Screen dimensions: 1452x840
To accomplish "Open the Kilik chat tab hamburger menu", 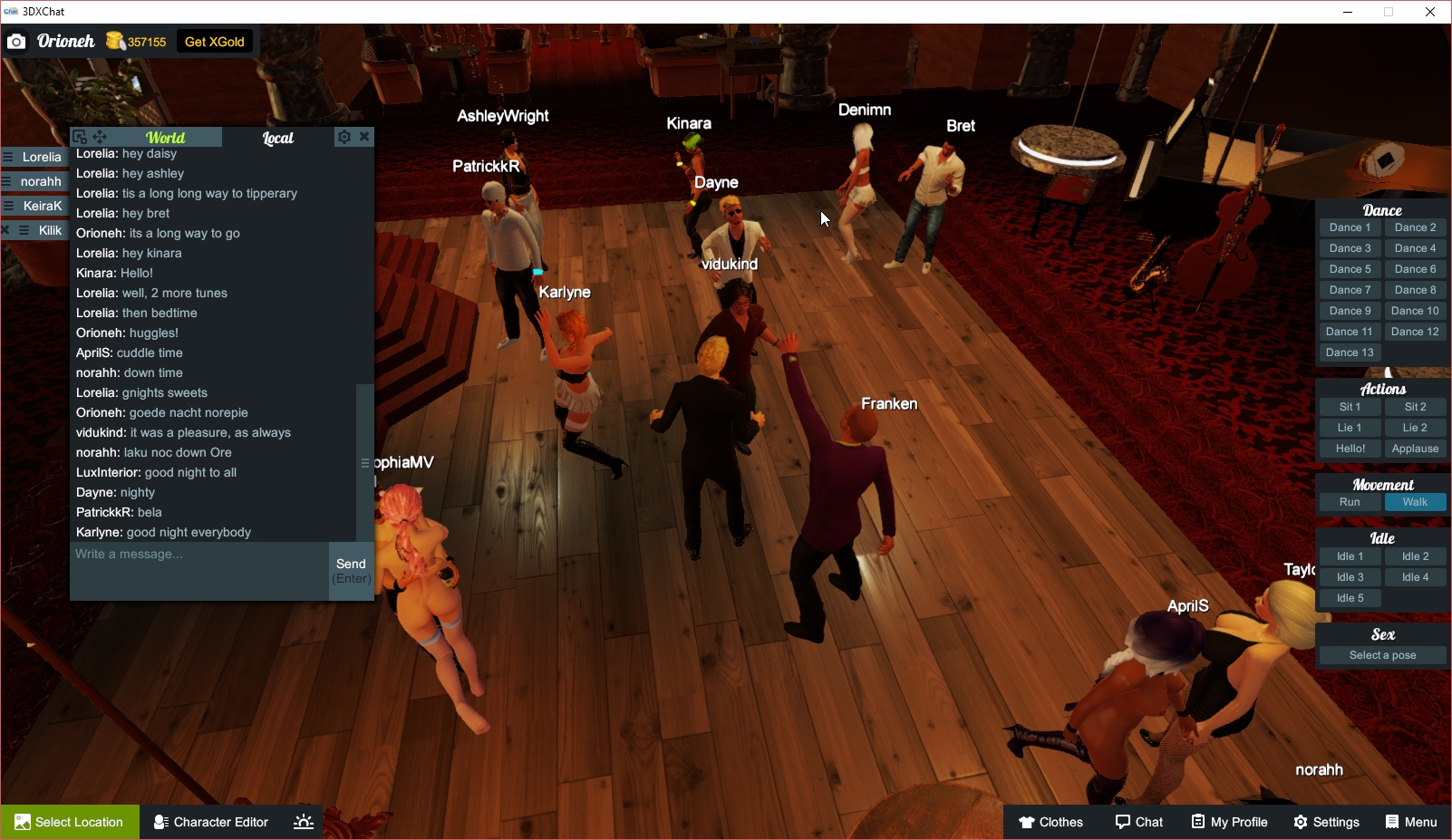I will tap(23, 229).
